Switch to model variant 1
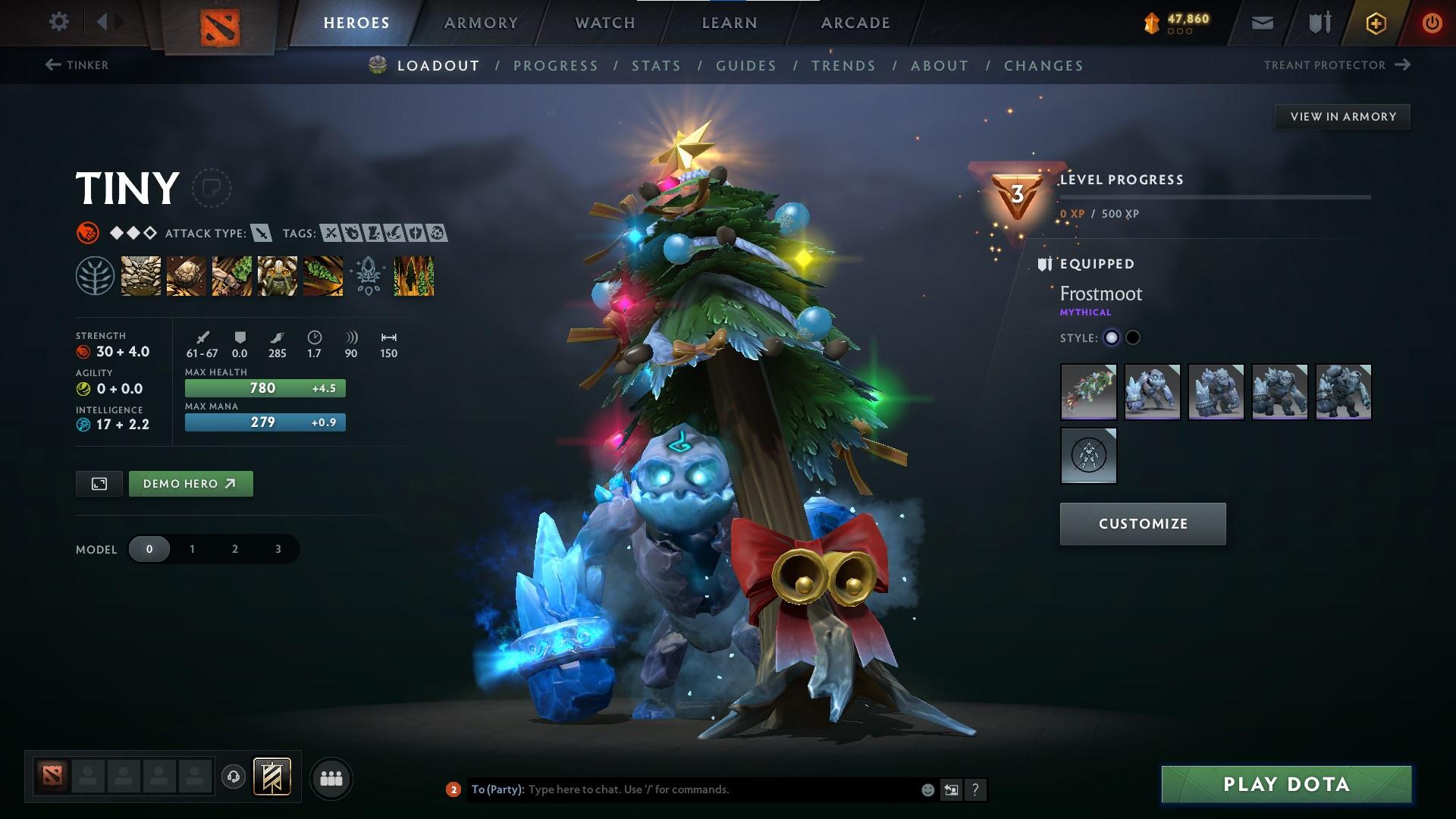Image resolution: width=1456 pixels, height=819 pixels. click(192, 549)
